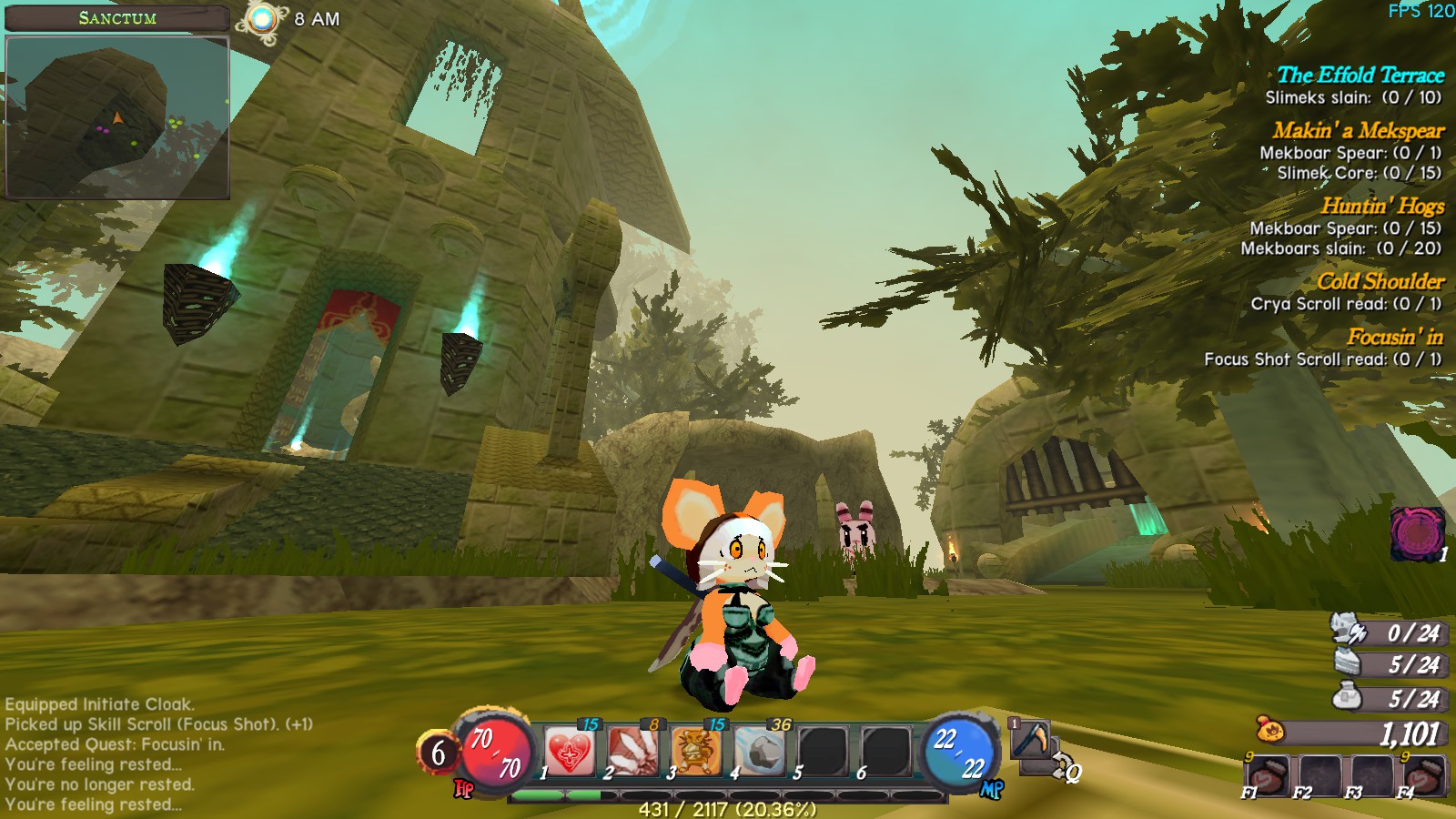The height and width of the screenshot is (819, 1456).
Task: Click the weapon swap arrows icon
Action: pyautogui.click(x=1061, y=766)
